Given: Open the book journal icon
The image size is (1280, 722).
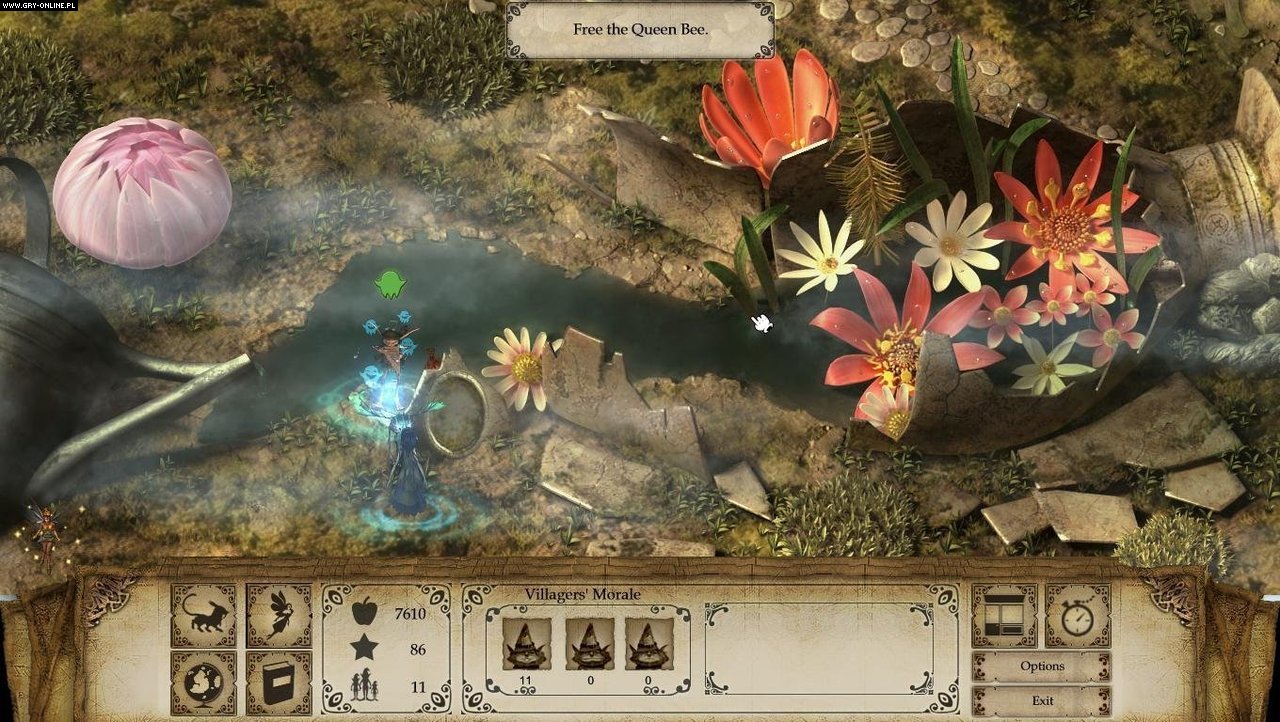Looking at the screenshot, I should tap(279, 683).
